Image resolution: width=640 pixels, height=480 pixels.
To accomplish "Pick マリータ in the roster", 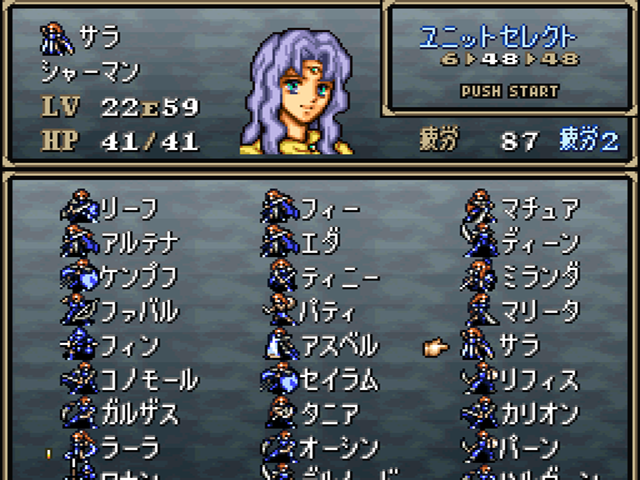I will pos(539,311).
